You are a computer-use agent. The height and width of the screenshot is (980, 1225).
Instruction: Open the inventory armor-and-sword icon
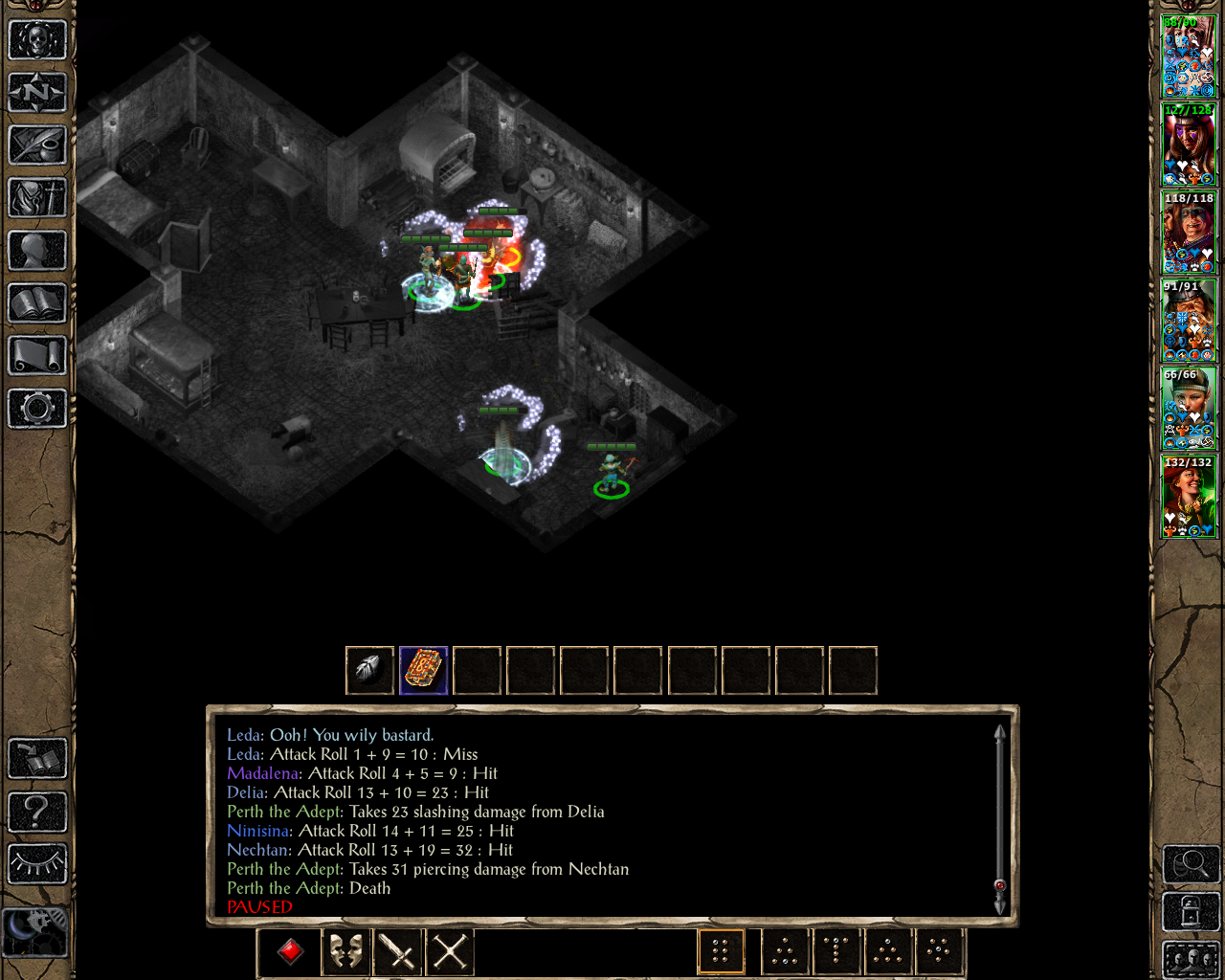(37, 198)
